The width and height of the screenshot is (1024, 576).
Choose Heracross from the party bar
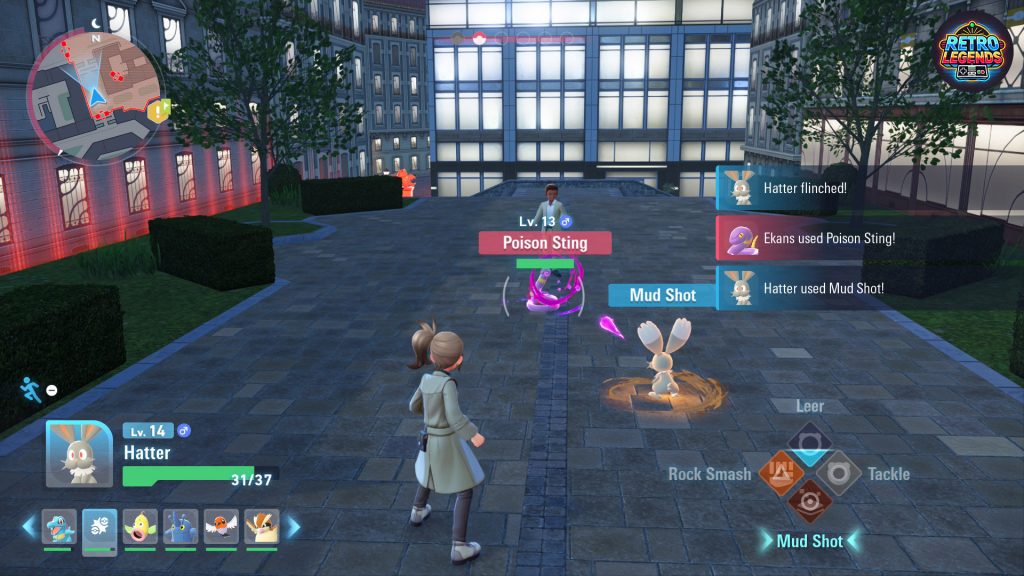pyautogui.click(x=181, y=527)
